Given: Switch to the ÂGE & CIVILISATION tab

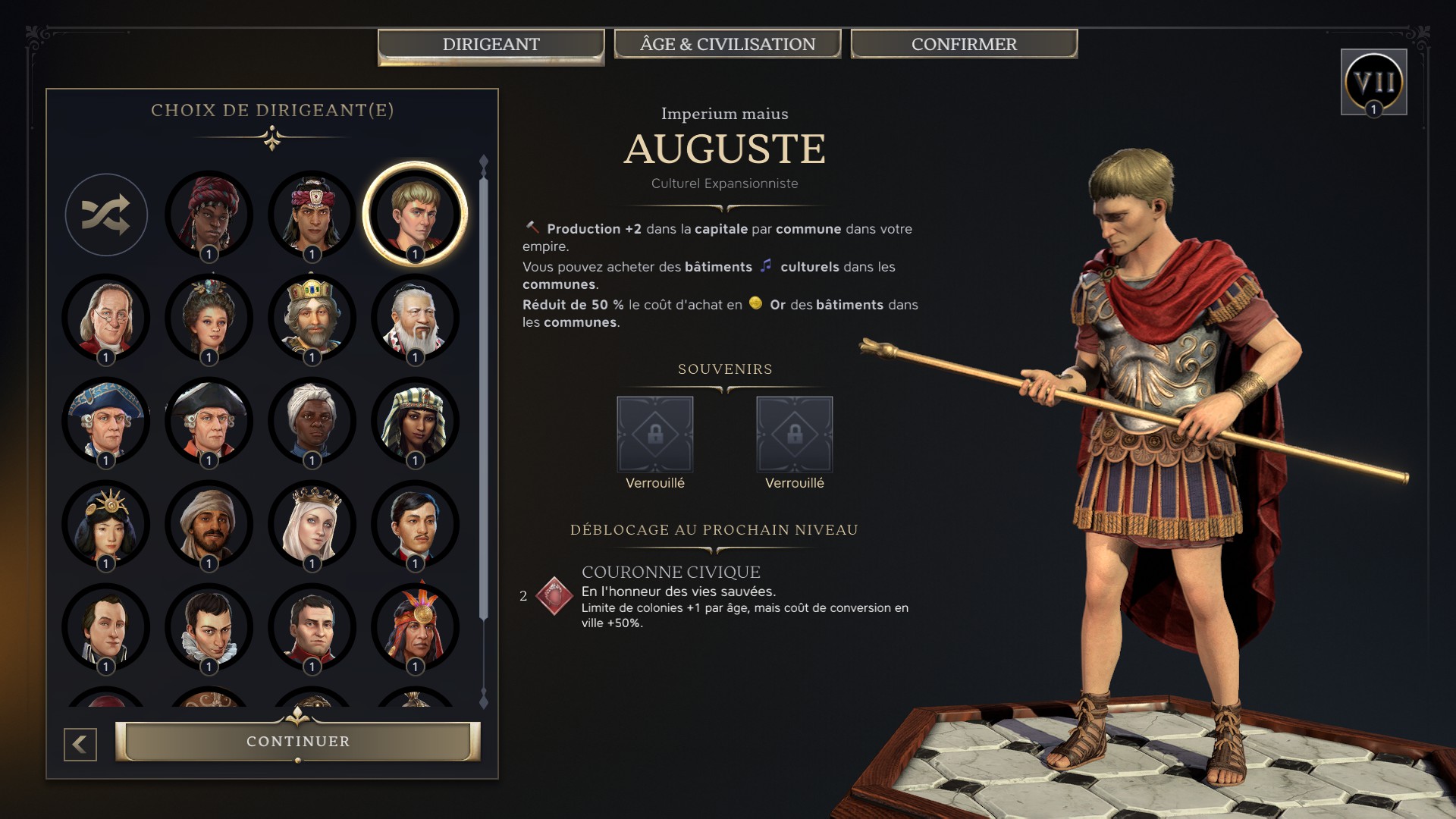Looking at the screenshot, I should tap(727, 43).
